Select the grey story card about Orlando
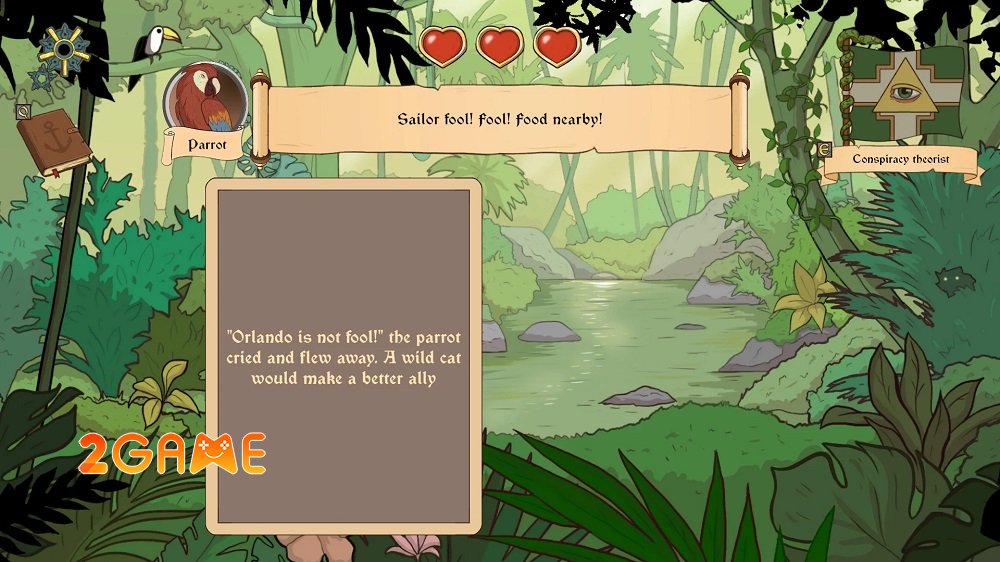Image resolution: width=1000 pixels, height=562 pixels. pos(344,356)
